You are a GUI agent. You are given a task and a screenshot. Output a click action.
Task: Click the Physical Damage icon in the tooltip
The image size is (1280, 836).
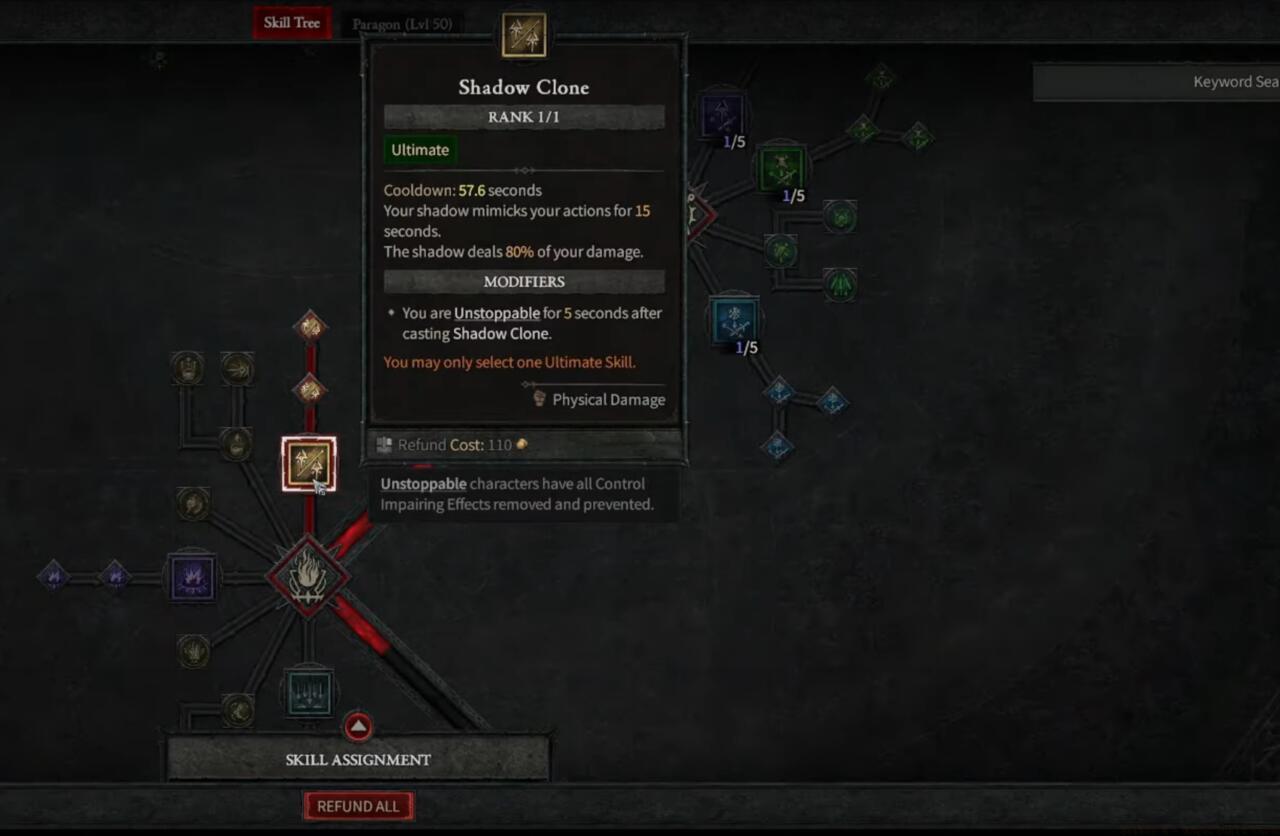(x=538, y=399)
